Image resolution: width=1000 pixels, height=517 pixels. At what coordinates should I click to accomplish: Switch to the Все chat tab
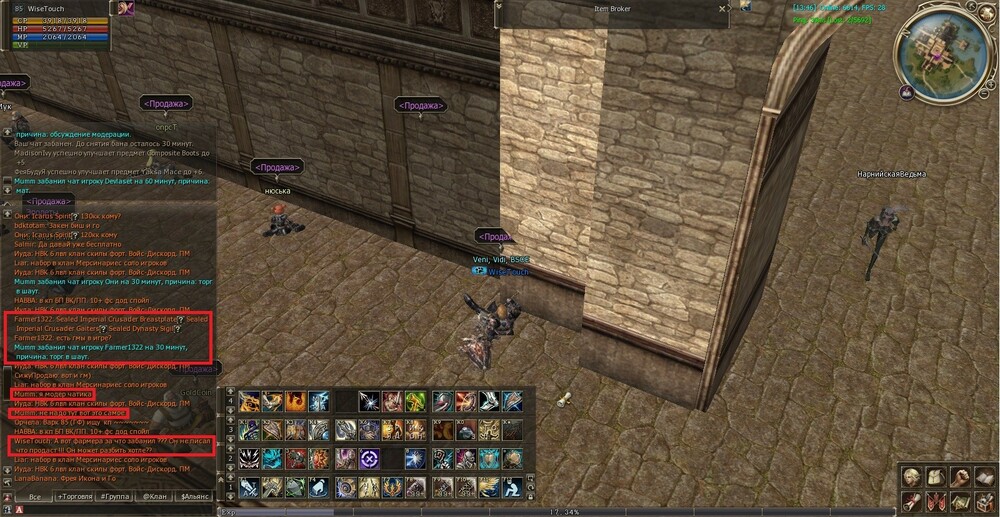coord(36,496)
